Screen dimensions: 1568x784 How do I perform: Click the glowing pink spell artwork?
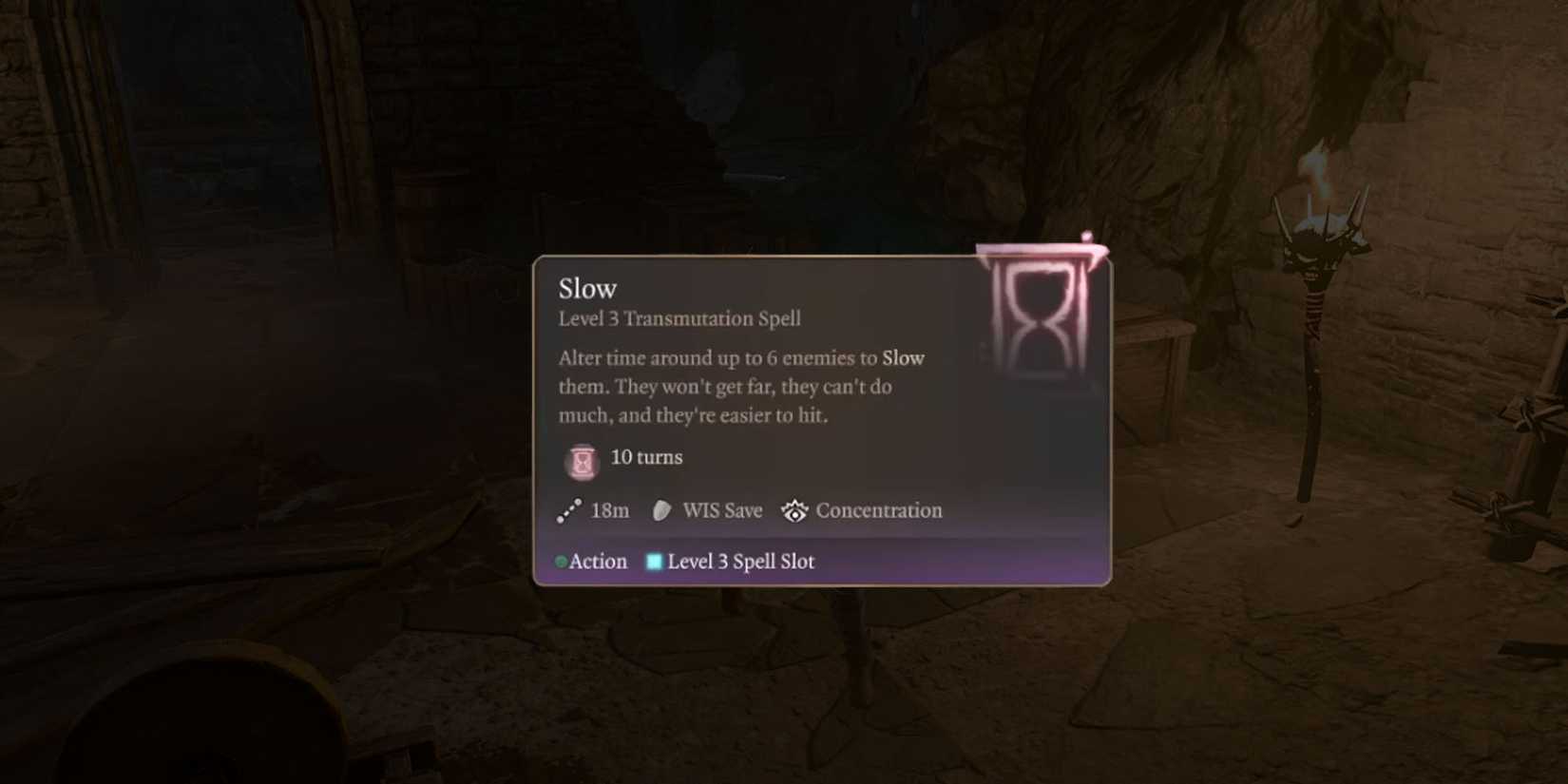[x=1040, y=316]
